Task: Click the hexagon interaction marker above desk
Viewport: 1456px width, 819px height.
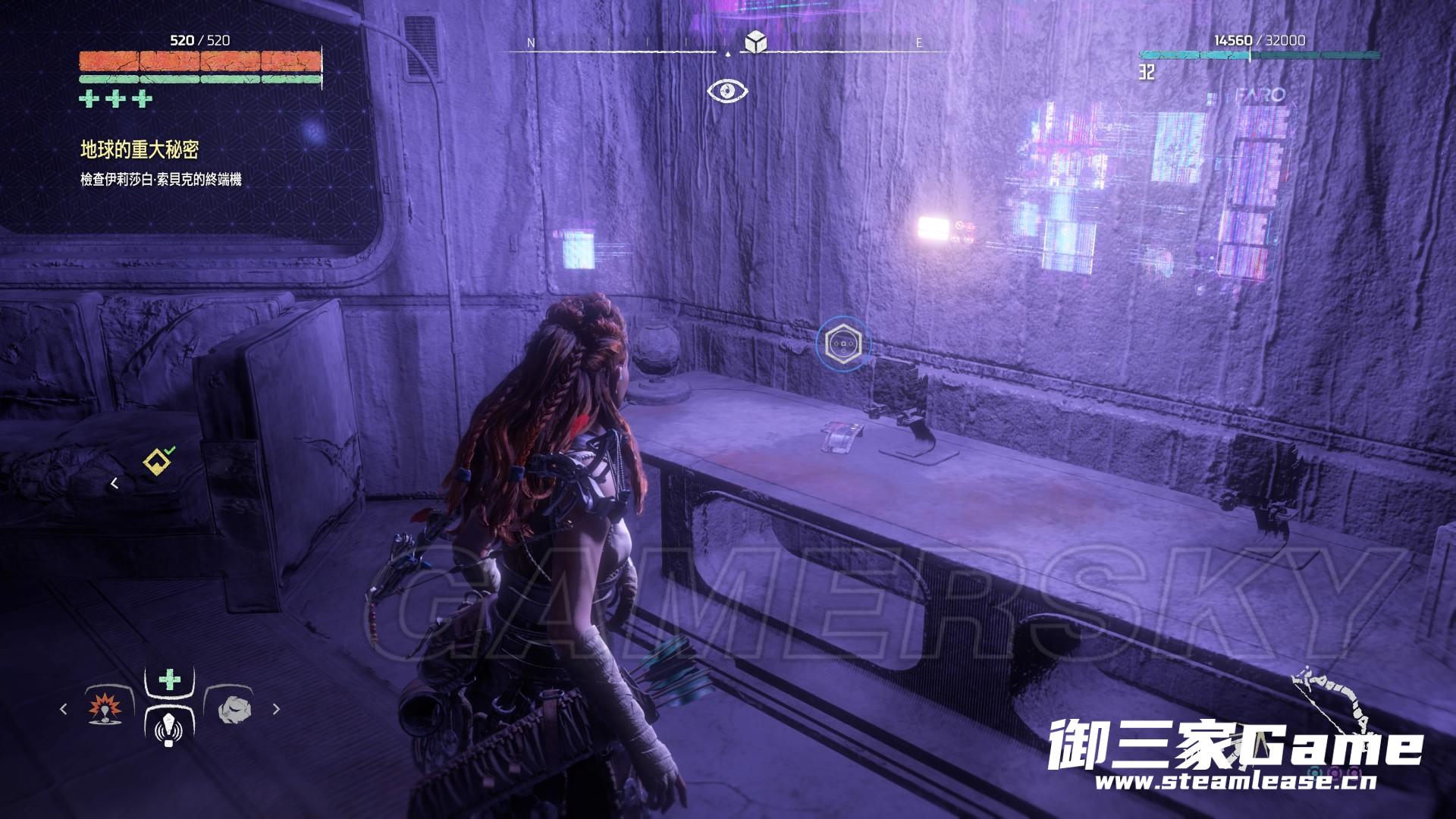Action: point(843,344)
